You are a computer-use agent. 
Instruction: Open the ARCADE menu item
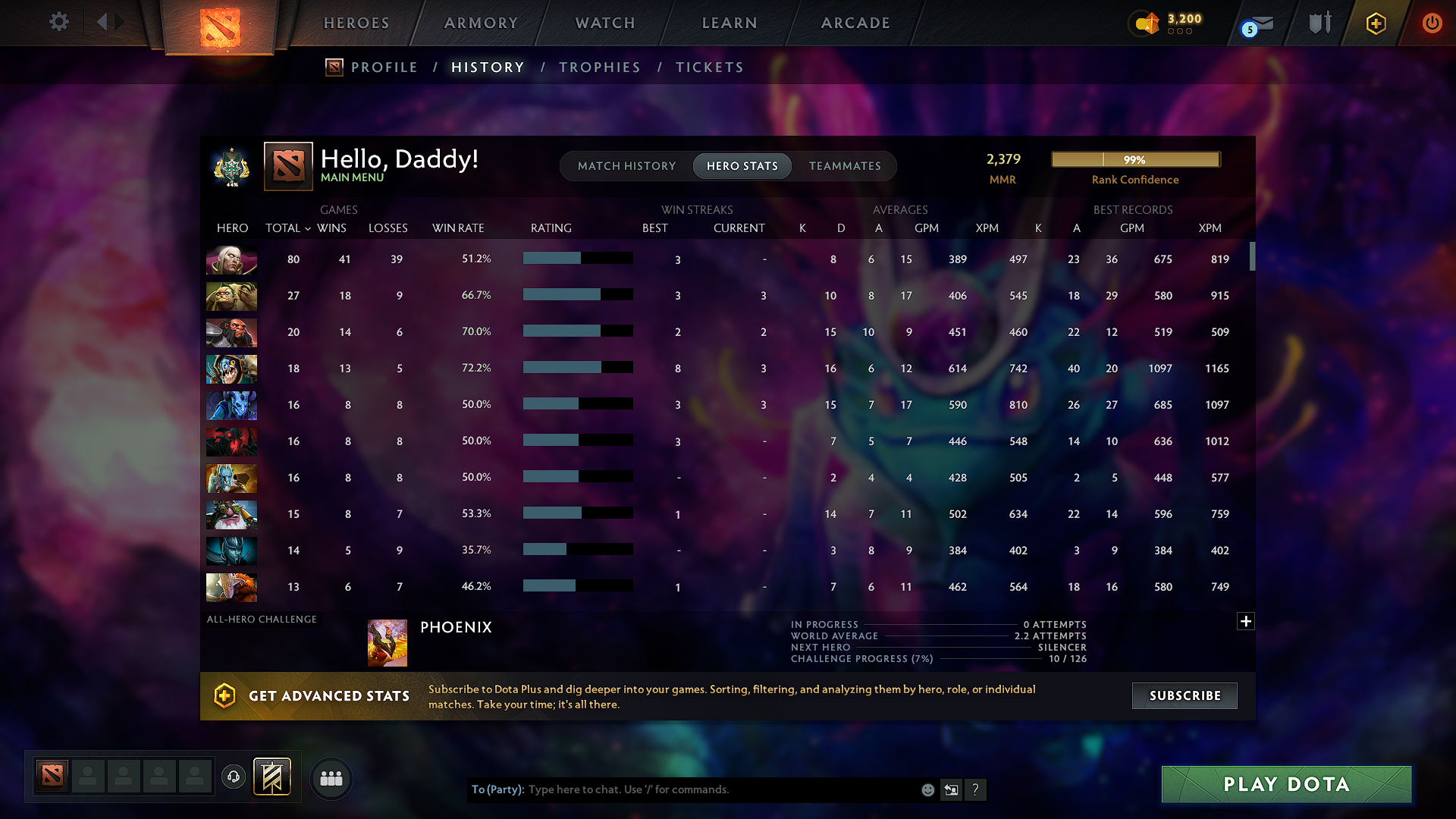pos(855,23)
